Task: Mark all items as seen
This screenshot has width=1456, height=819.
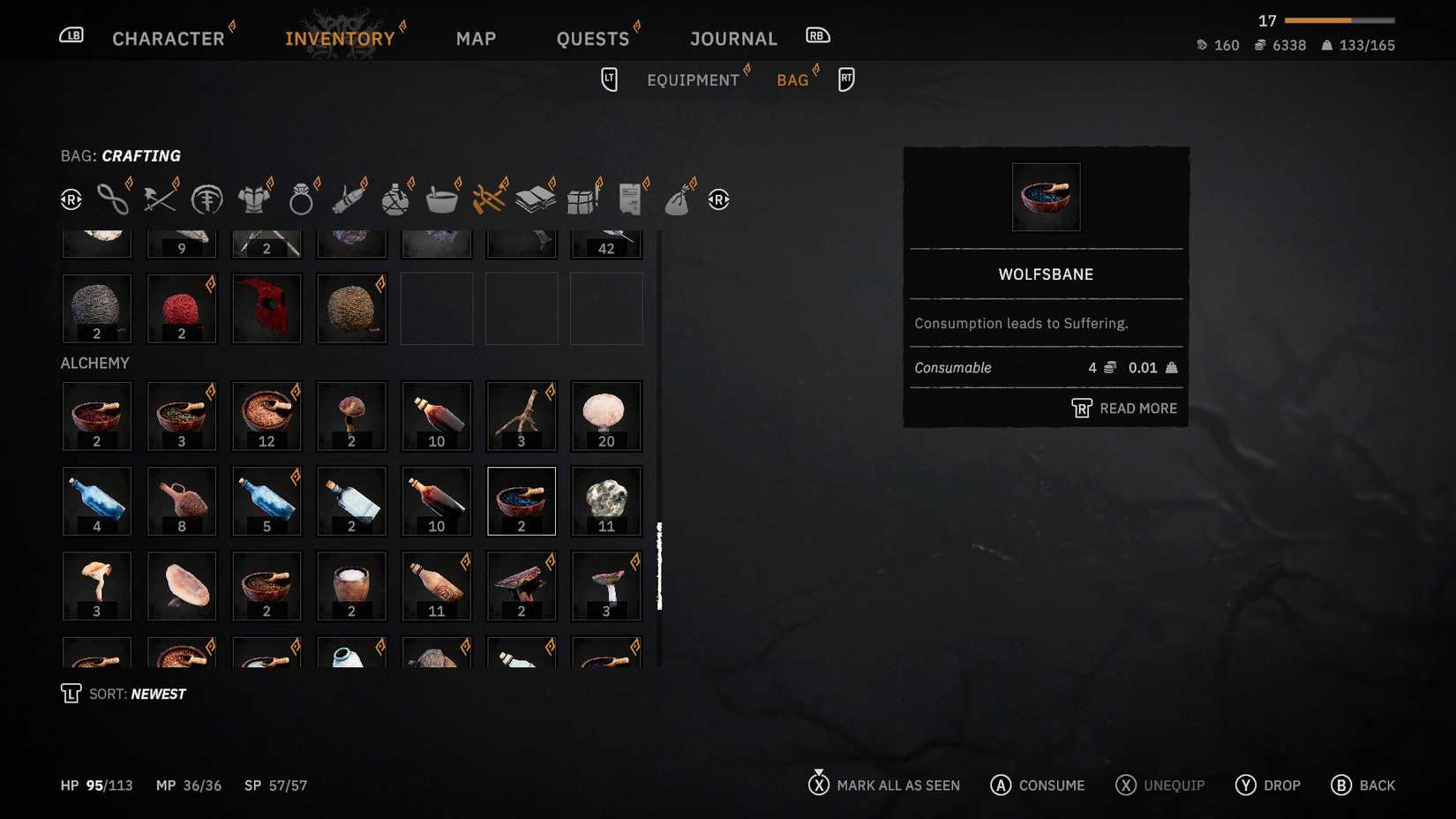Action: (884, 785)
